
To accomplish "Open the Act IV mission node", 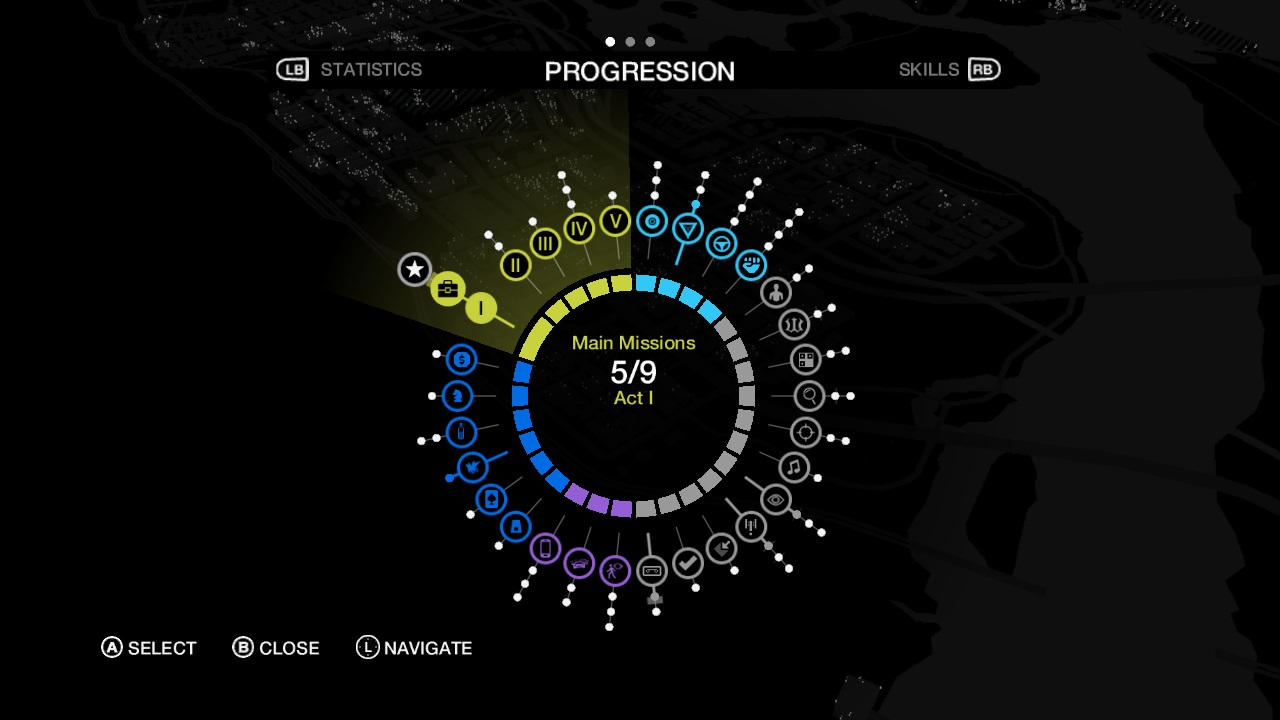I will (579, 228).
